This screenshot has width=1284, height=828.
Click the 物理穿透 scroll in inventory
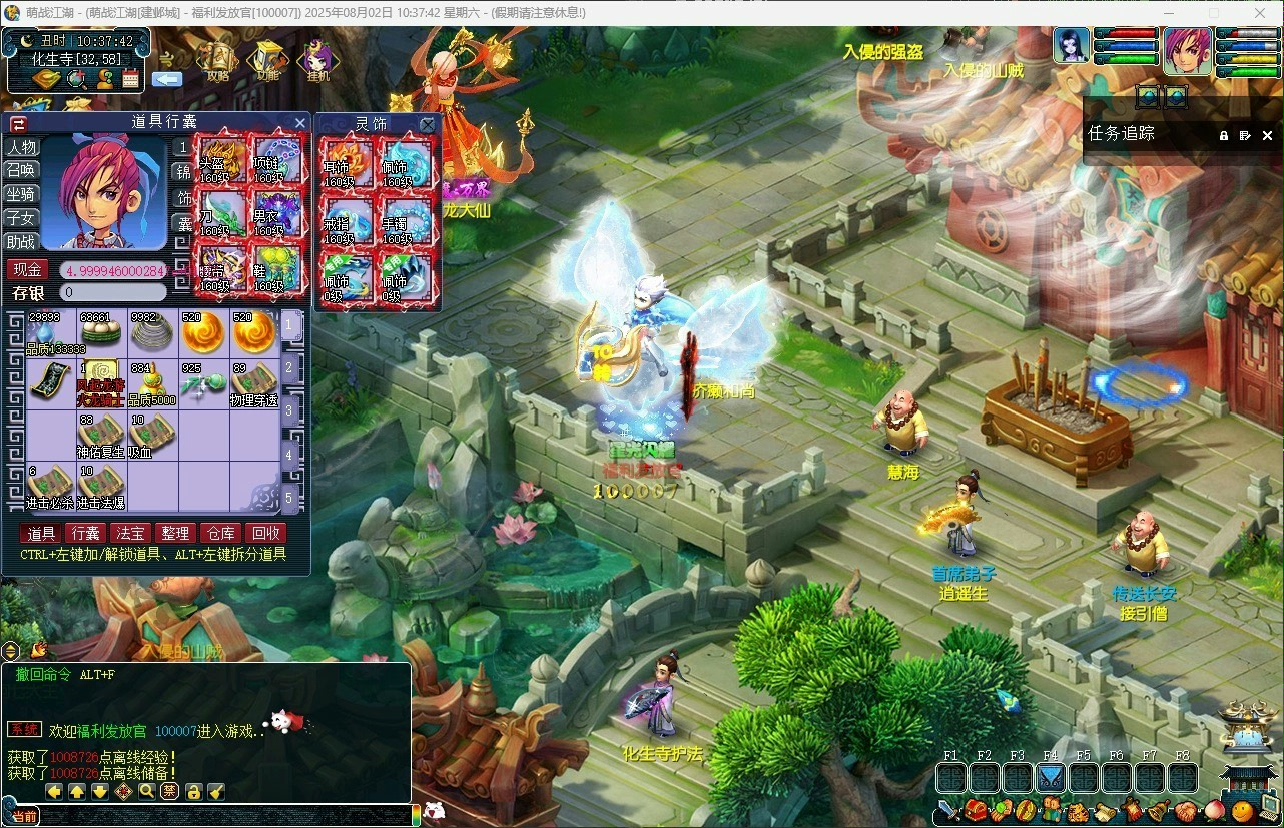pyautogui.click(x=254, y=385)
